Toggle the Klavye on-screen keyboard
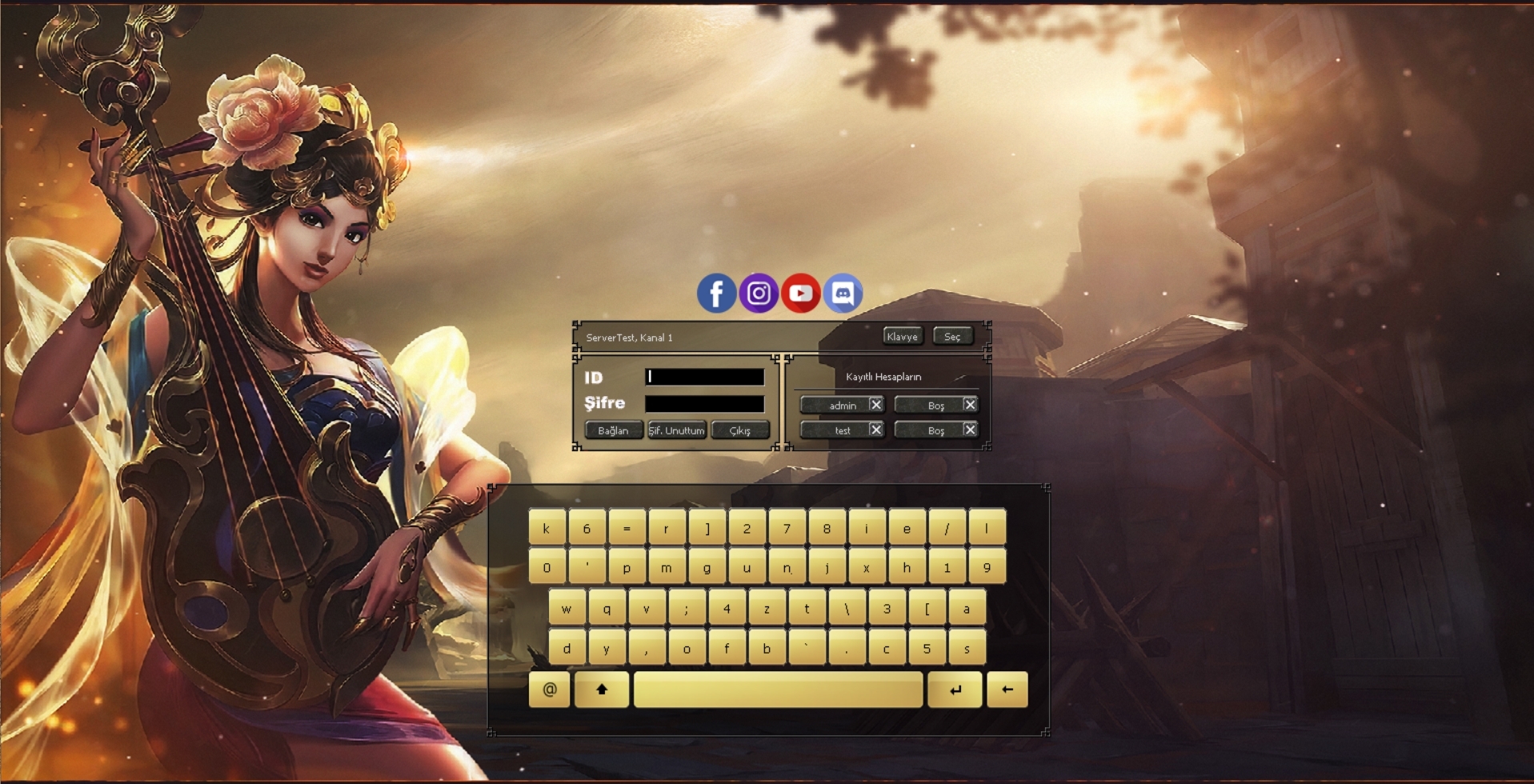1534x784 pixels. pos(902,337)
